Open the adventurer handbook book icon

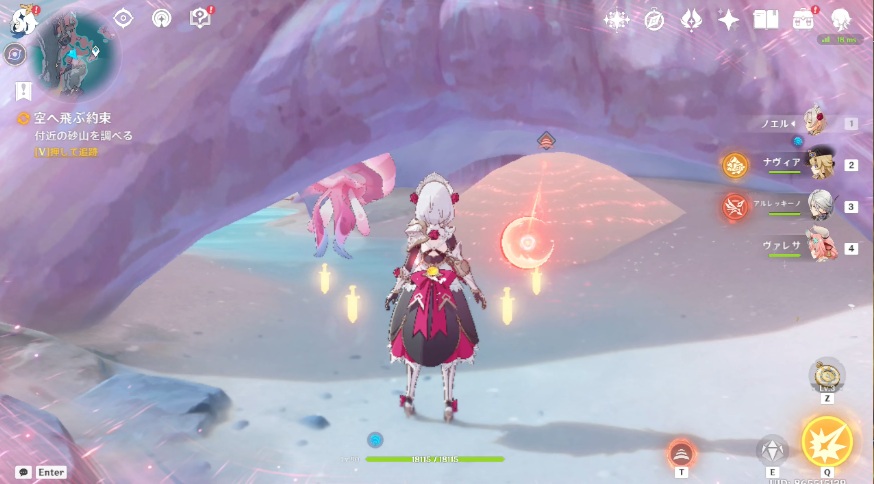[765, 20]
